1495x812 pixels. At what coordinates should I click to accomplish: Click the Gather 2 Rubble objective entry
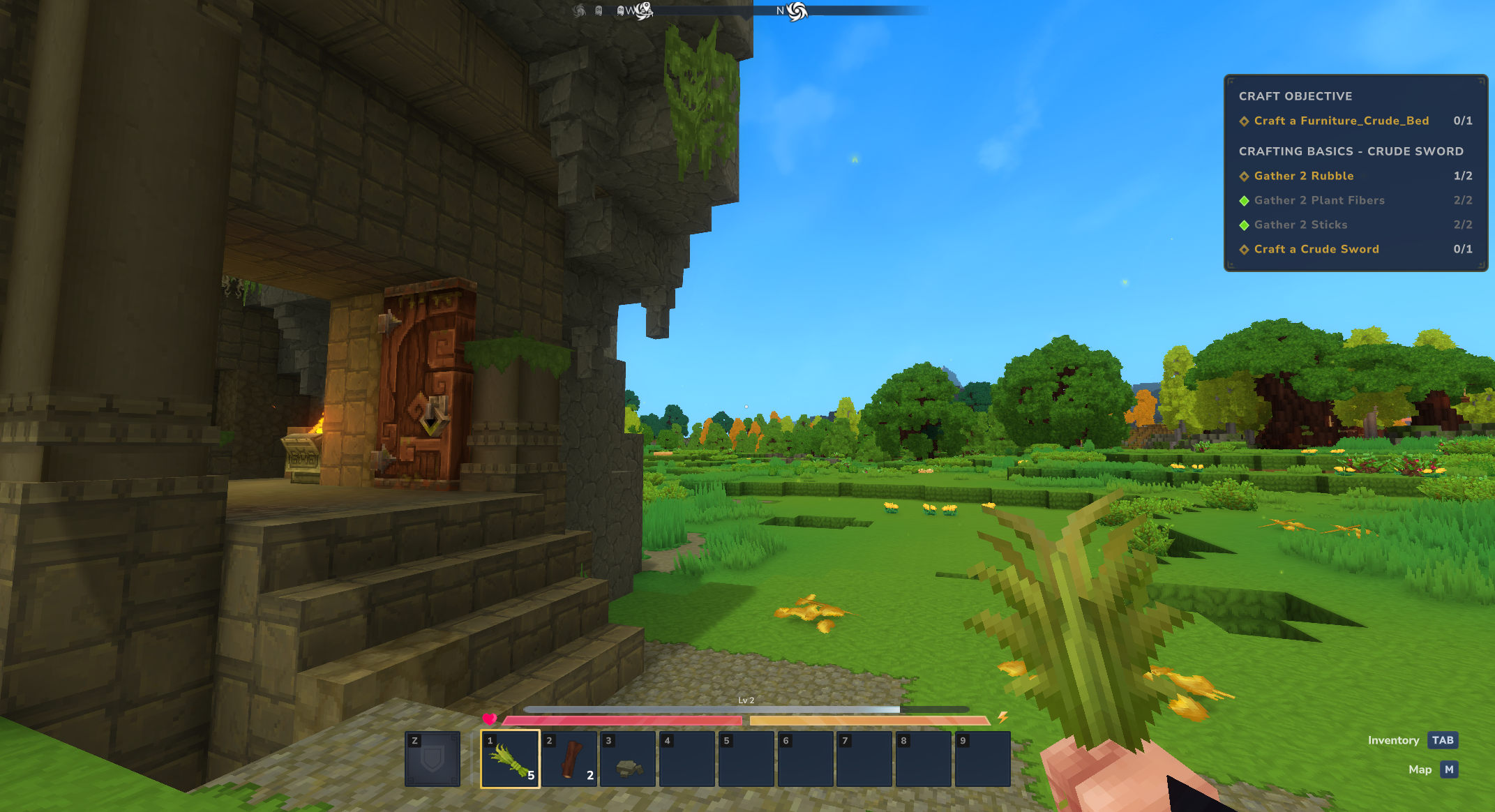coord(1302,176)
